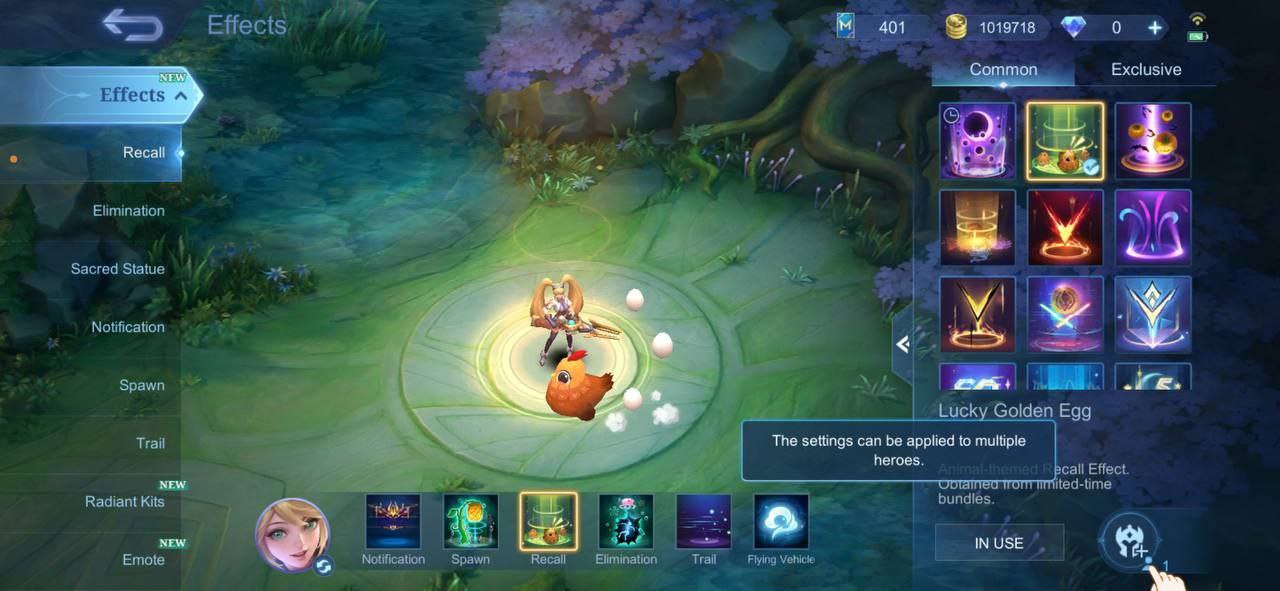Select the Trail sidebar entry
1280x591 pixels.
tap(150, 443)
